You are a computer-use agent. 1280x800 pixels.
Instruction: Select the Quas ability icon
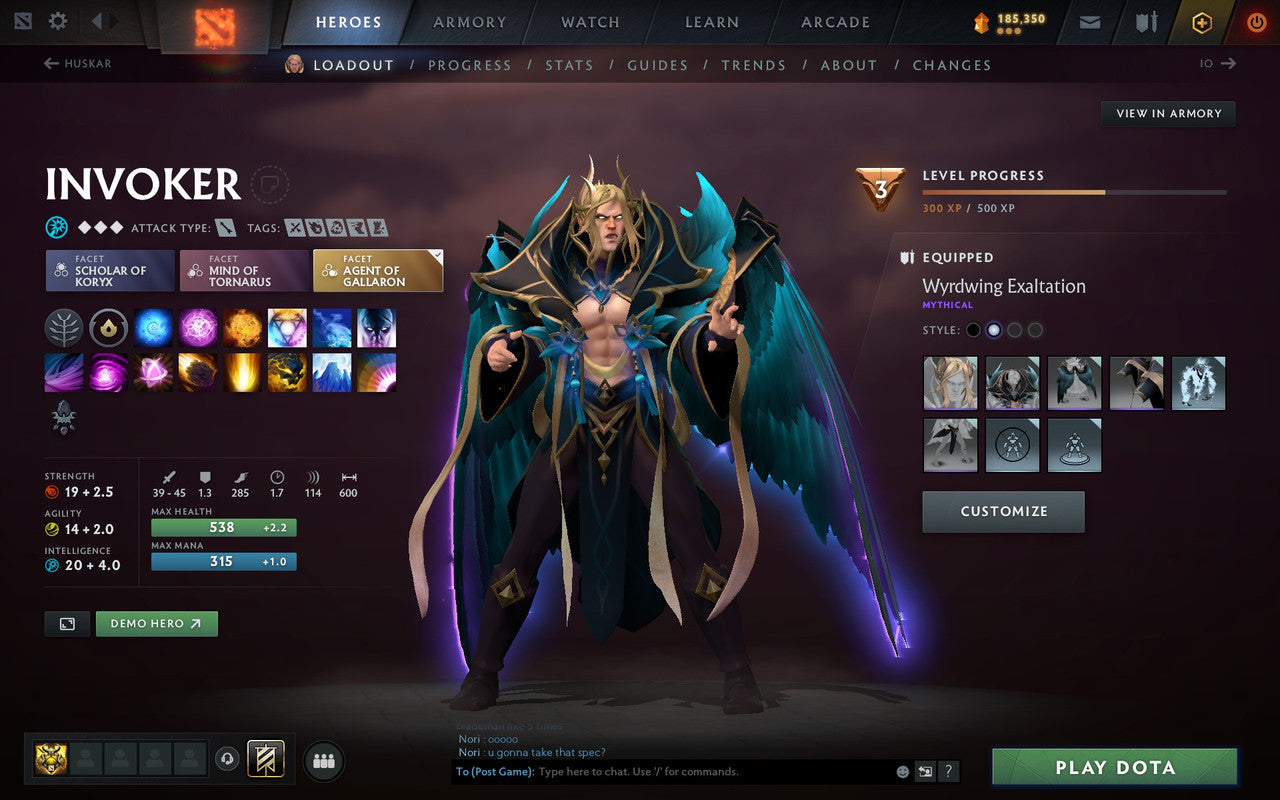point(153,328)
